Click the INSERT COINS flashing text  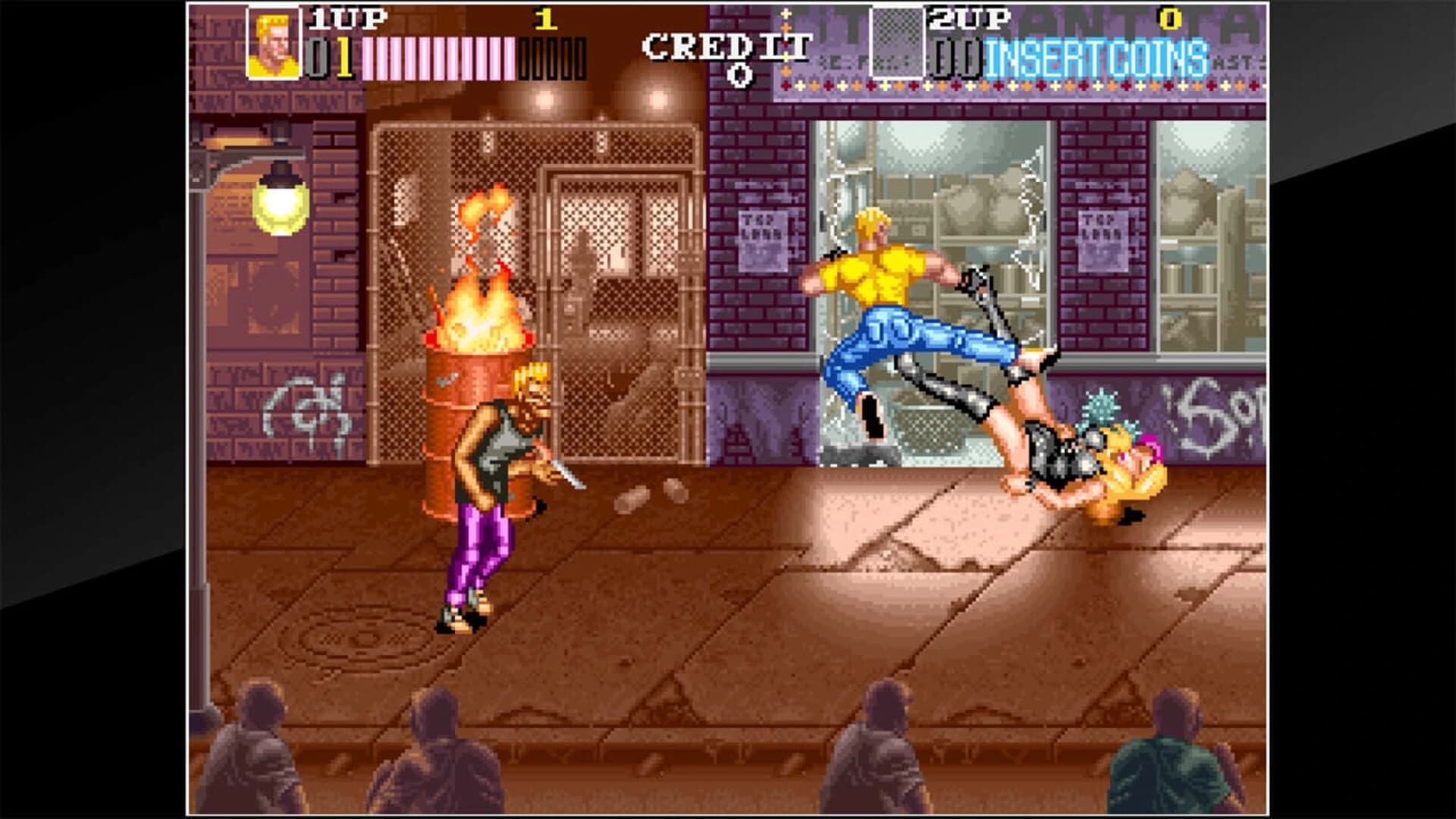coord(1096,55)
